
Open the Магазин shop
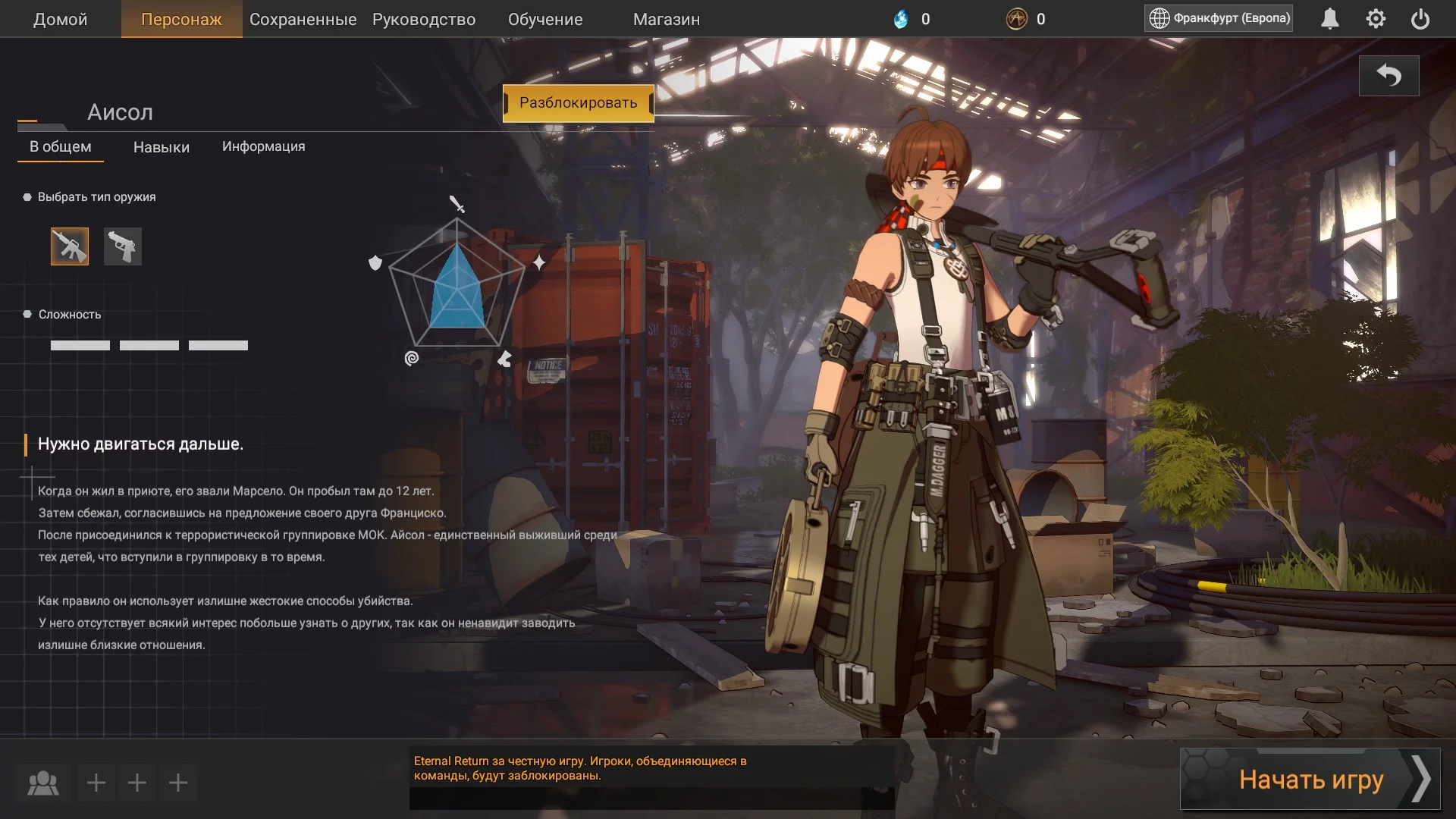667,19
